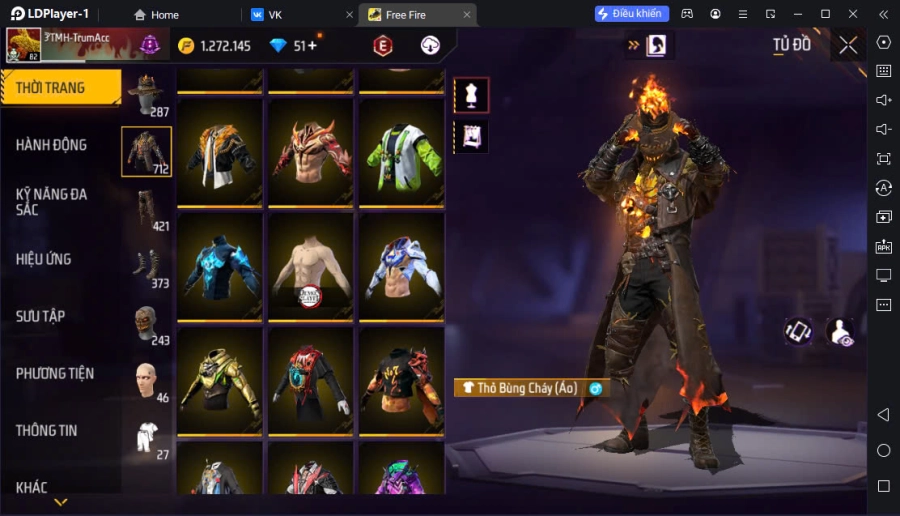Switch to Kỹ Năng Đa Sắc tab
900x516 pixels.
[x=52, y=201]
